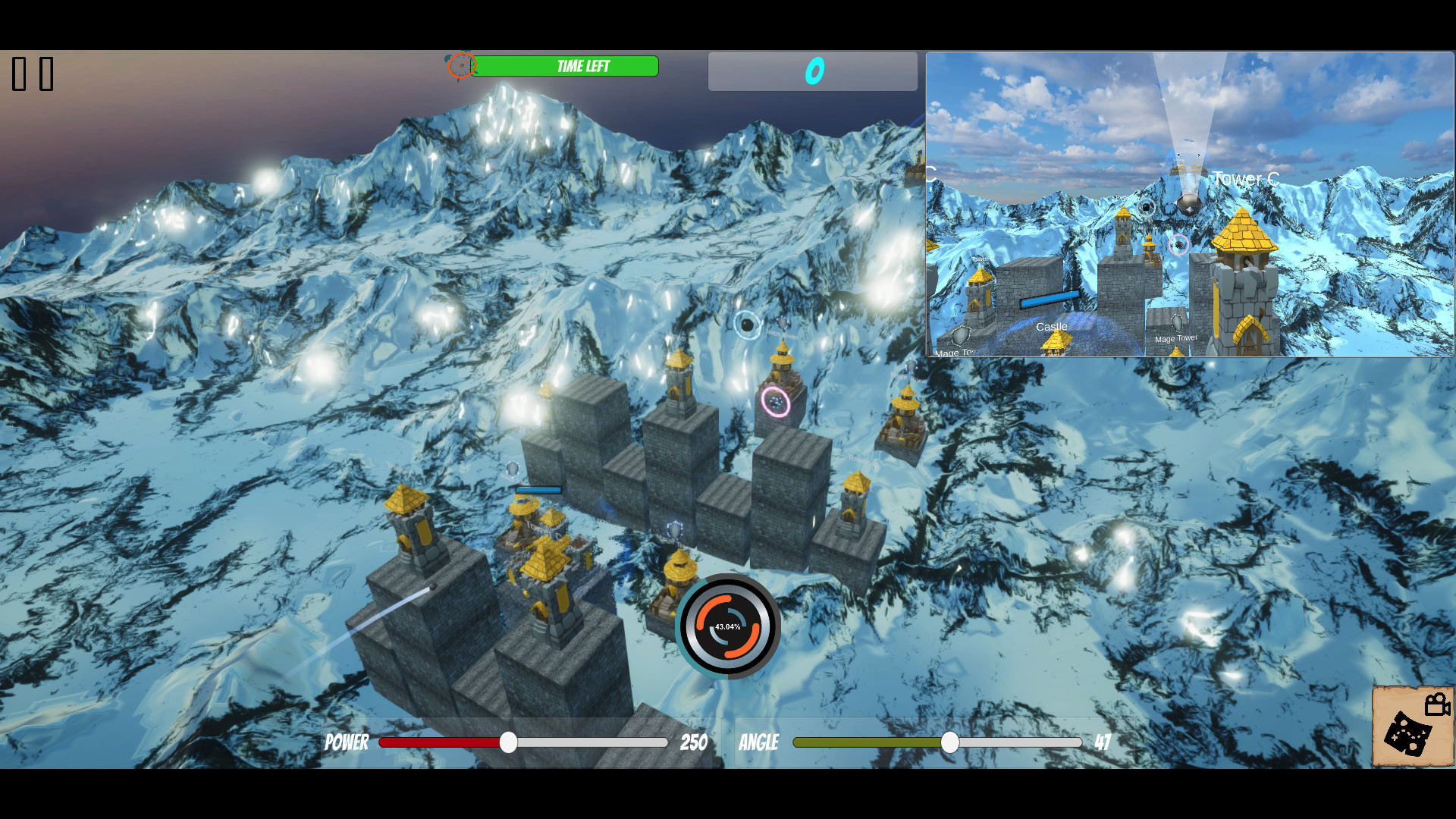This screenshot has height=819, width=1456.
Task: Click the Power slider handle
Action: [509, 742]
